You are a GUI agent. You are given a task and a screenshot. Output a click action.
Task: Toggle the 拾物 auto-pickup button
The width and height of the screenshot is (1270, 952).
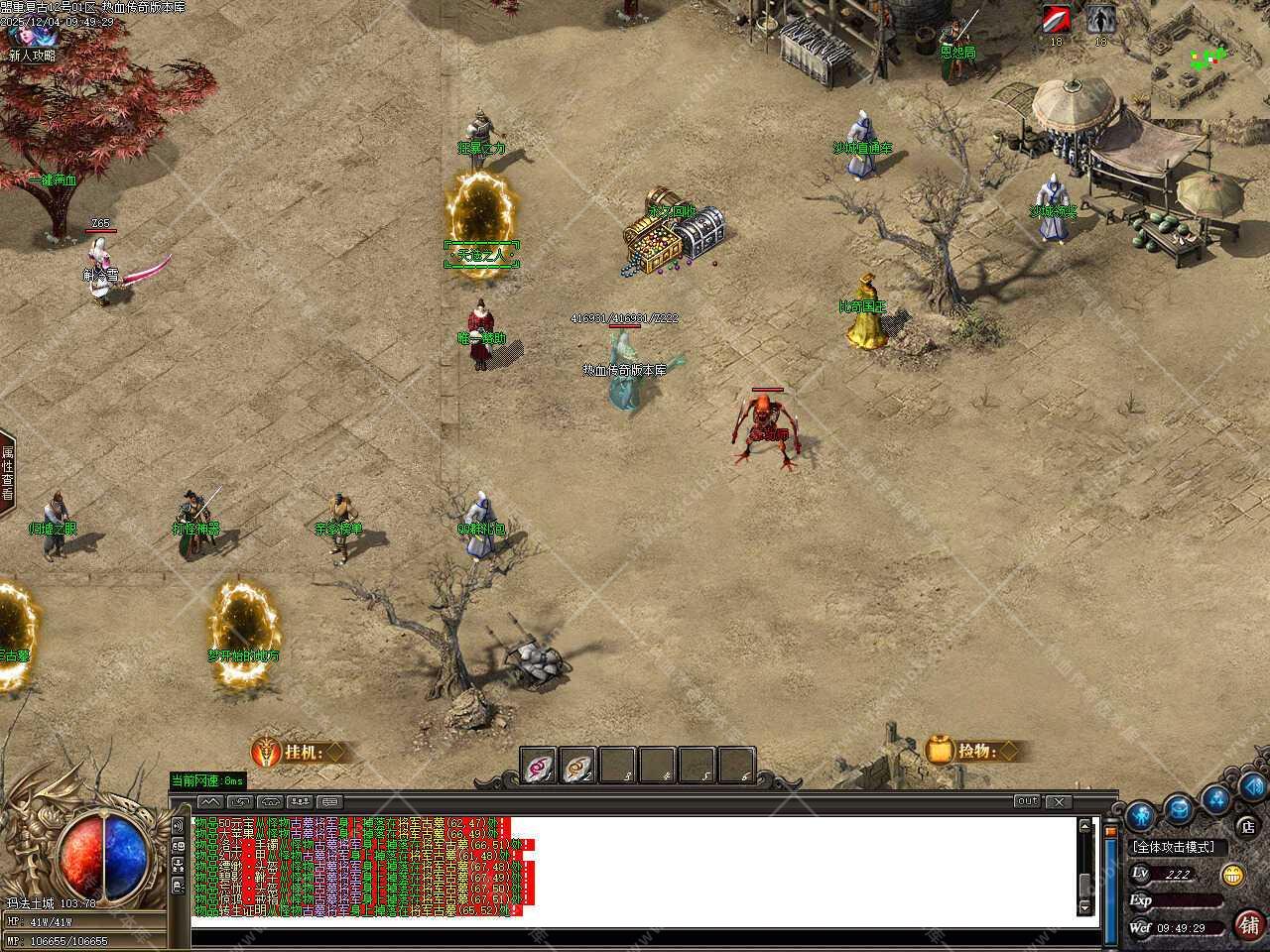click(972, 751)
